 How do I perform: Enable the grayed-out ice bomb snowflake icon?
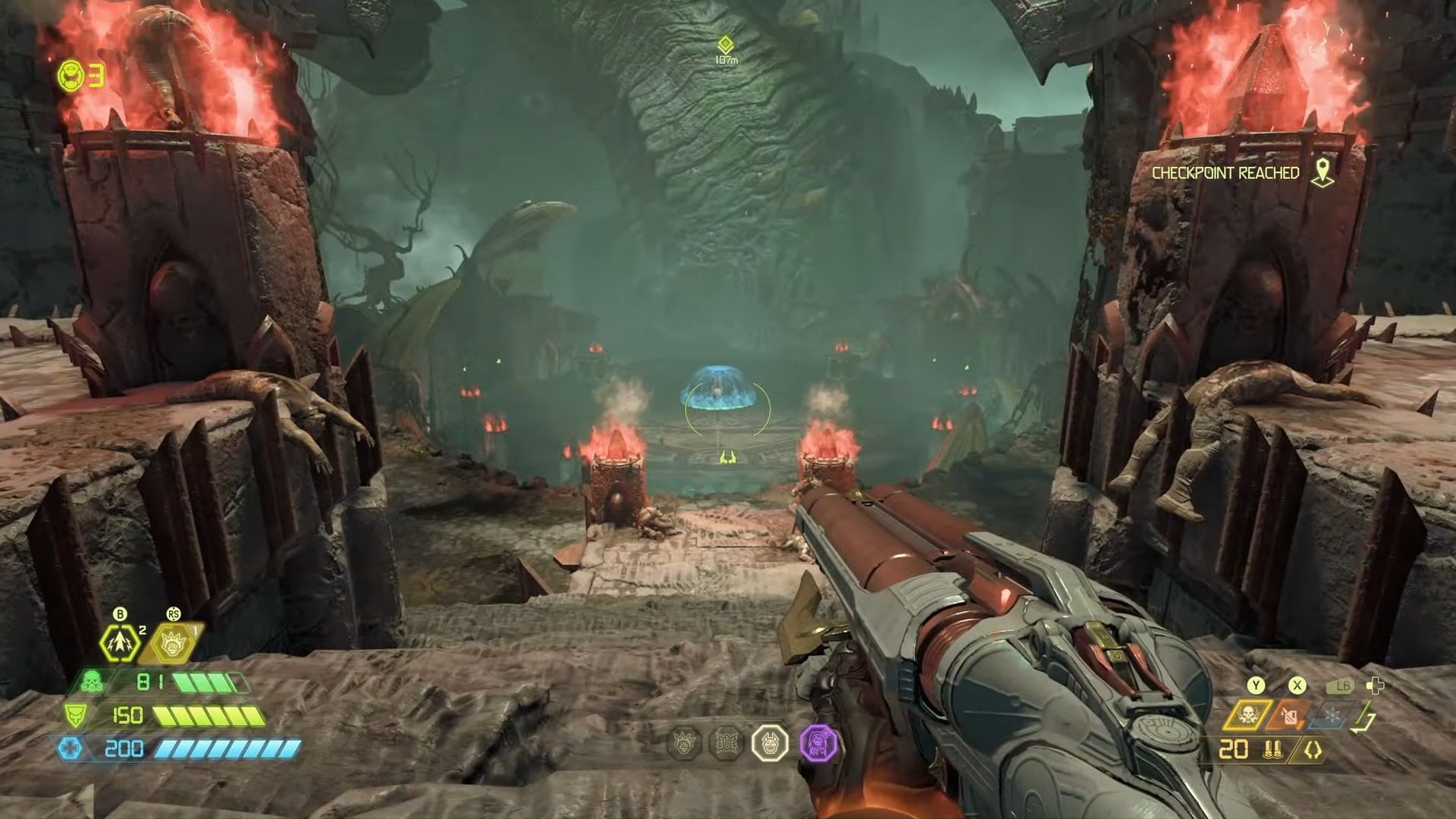click(1334, 714)
